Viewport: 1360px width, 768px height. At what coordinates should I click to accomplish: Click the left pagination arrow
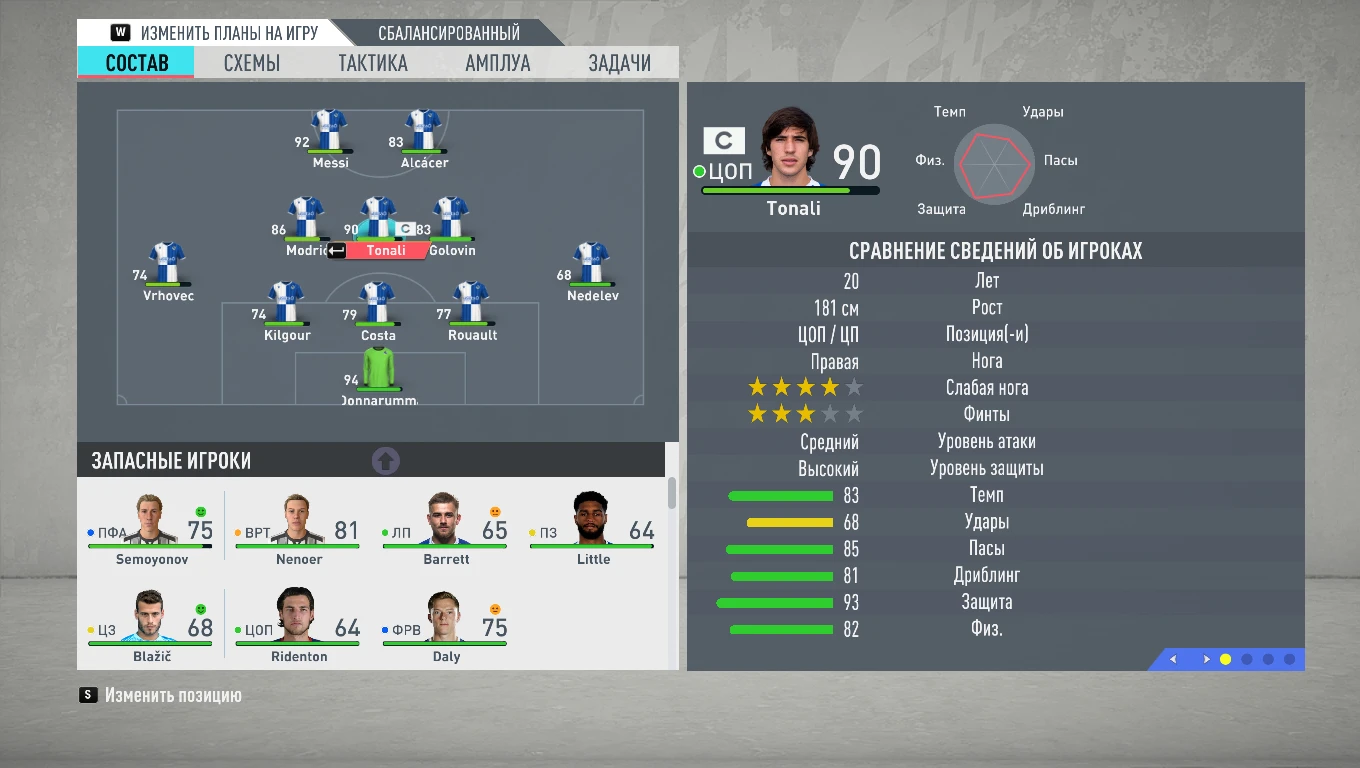[1173, 660]
